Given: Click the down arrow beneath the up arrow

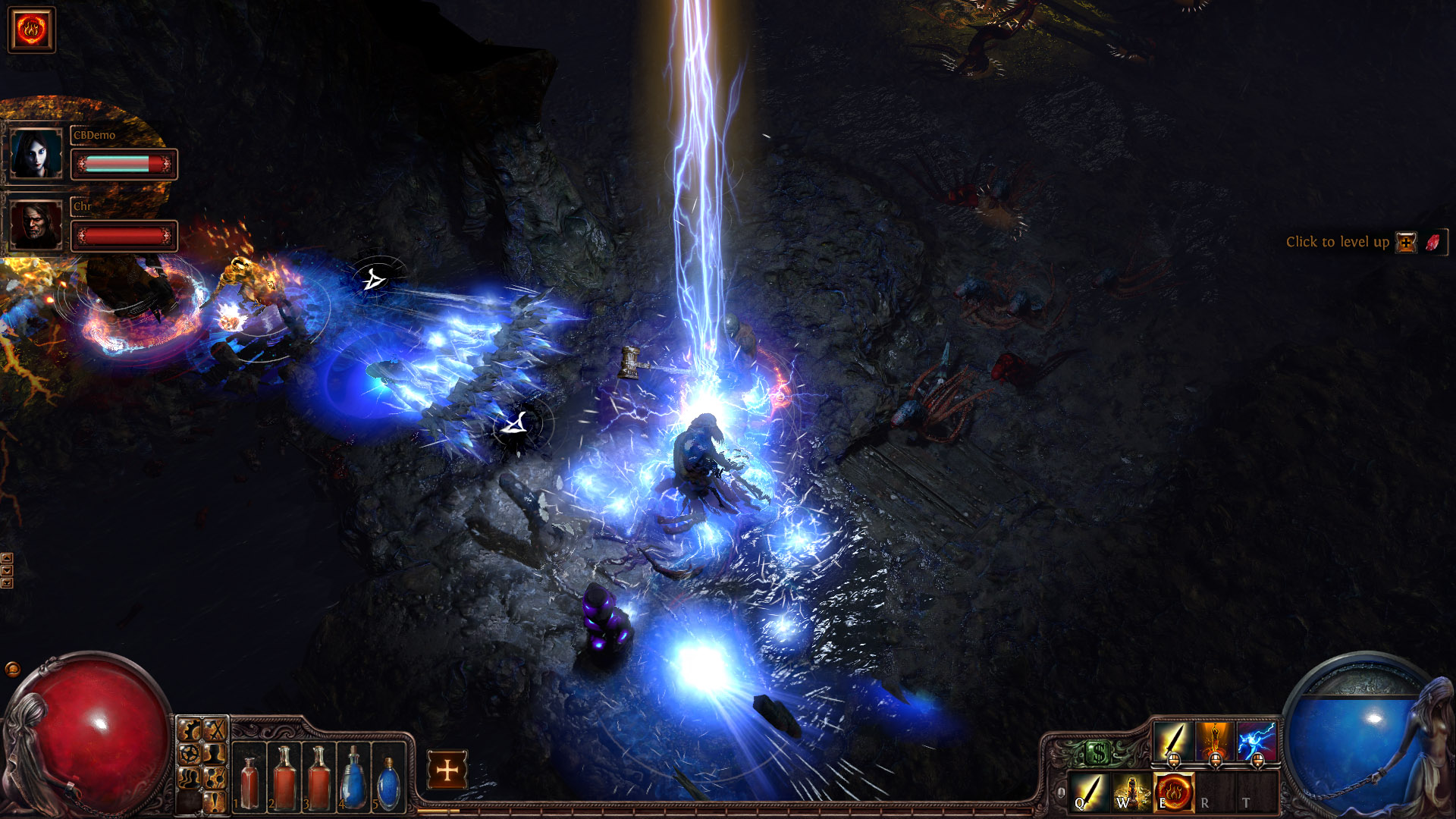Looking at the screenshot, I should coord(7,570).
